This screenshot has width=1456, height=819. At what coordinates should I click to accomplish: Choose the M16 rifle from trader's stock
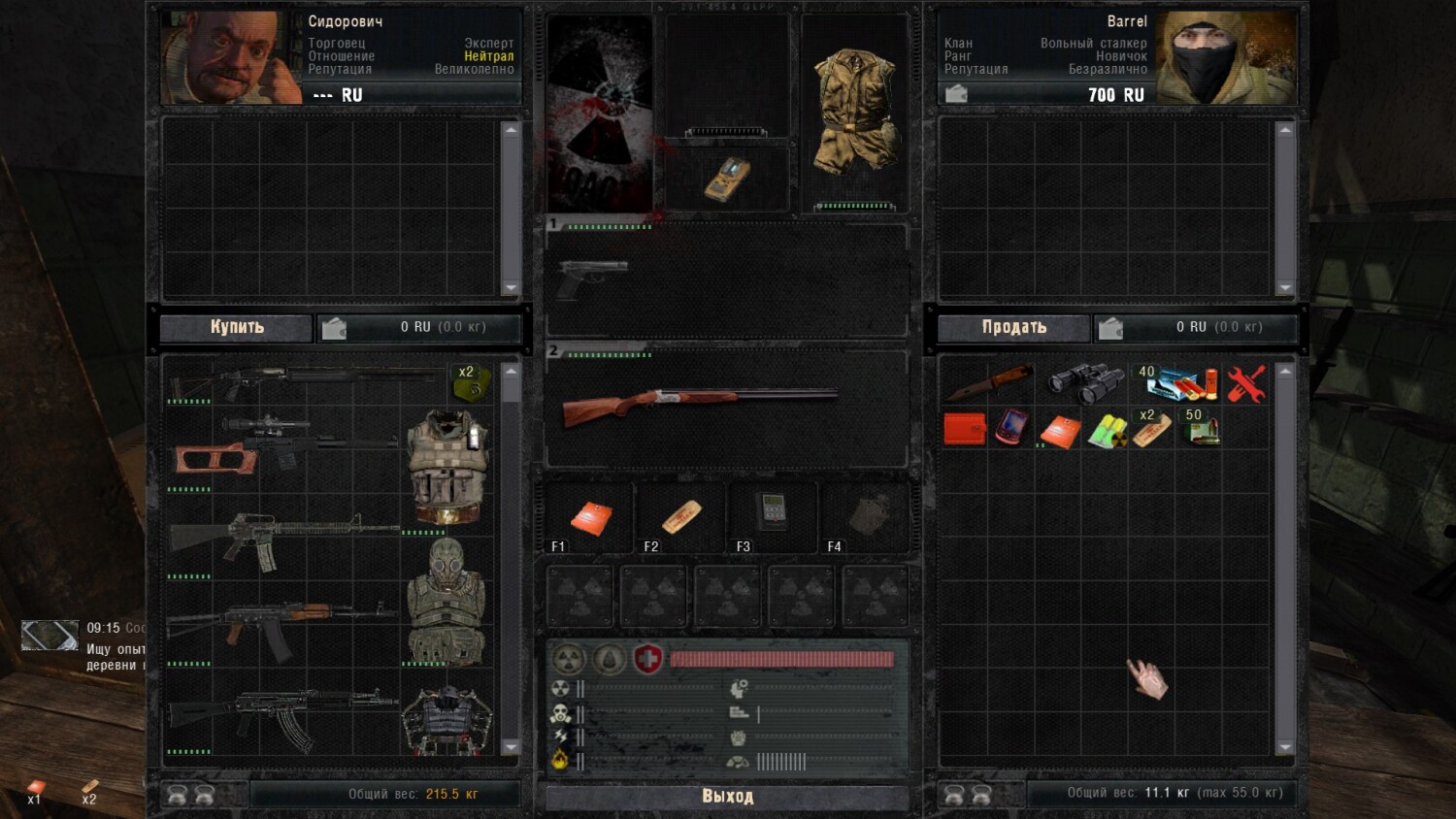(281, 539)
